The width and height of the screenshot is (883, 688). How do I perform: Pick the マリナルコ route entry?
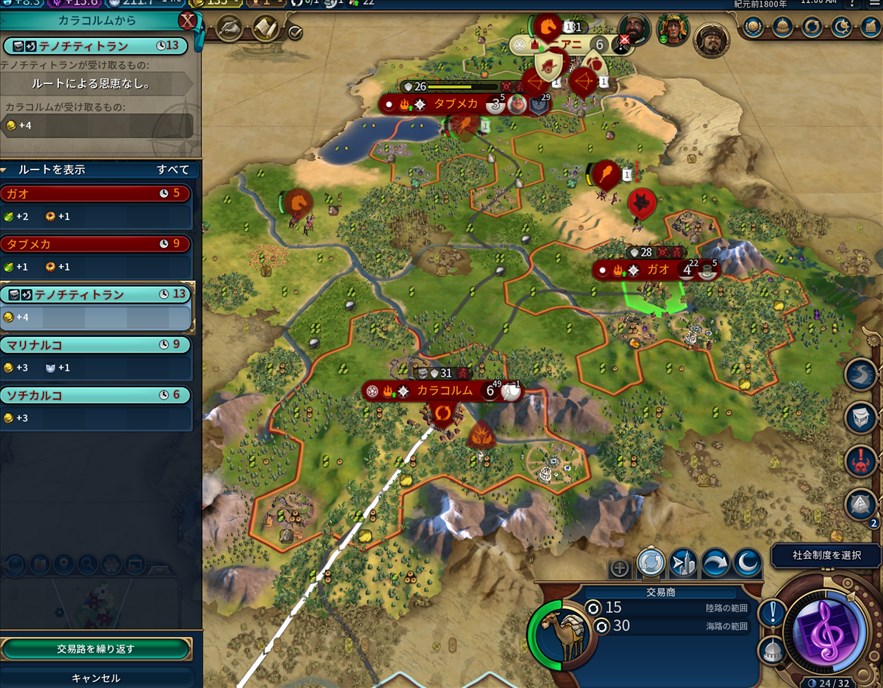[96, 345]
